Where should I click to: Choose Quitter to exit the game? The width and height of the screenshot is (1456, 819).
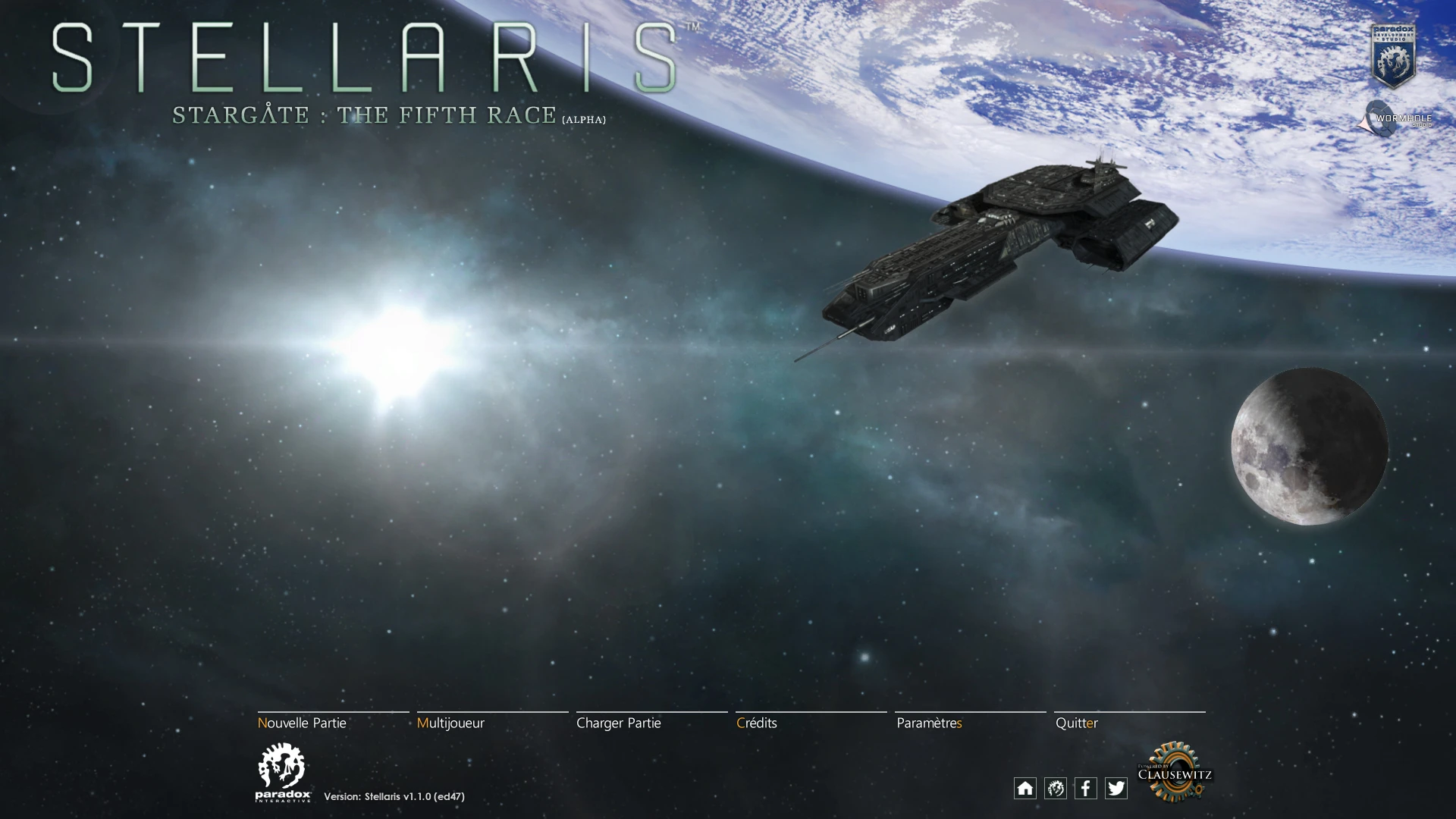tap(1077, 723)
